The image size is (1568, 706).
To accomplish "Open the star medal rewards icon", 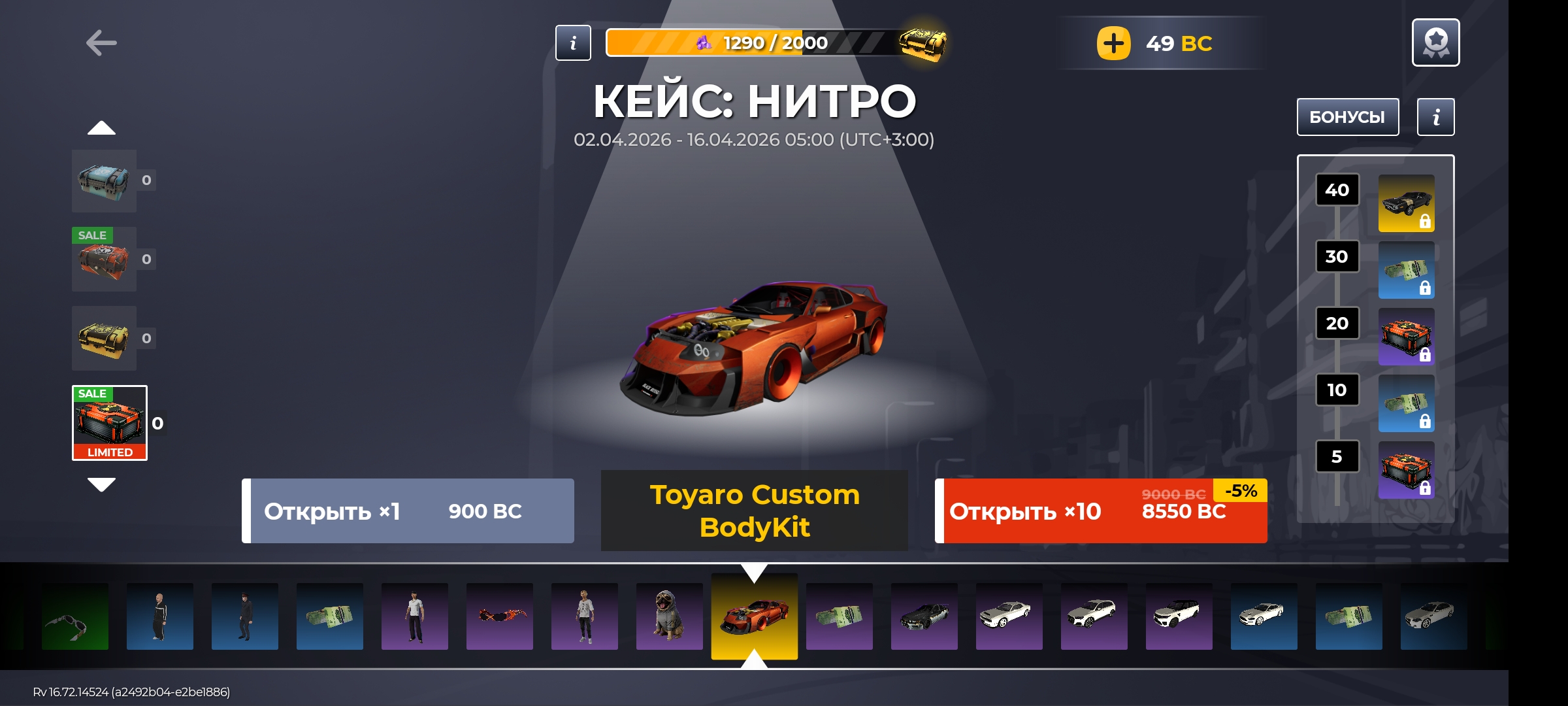I will 1435,42.
